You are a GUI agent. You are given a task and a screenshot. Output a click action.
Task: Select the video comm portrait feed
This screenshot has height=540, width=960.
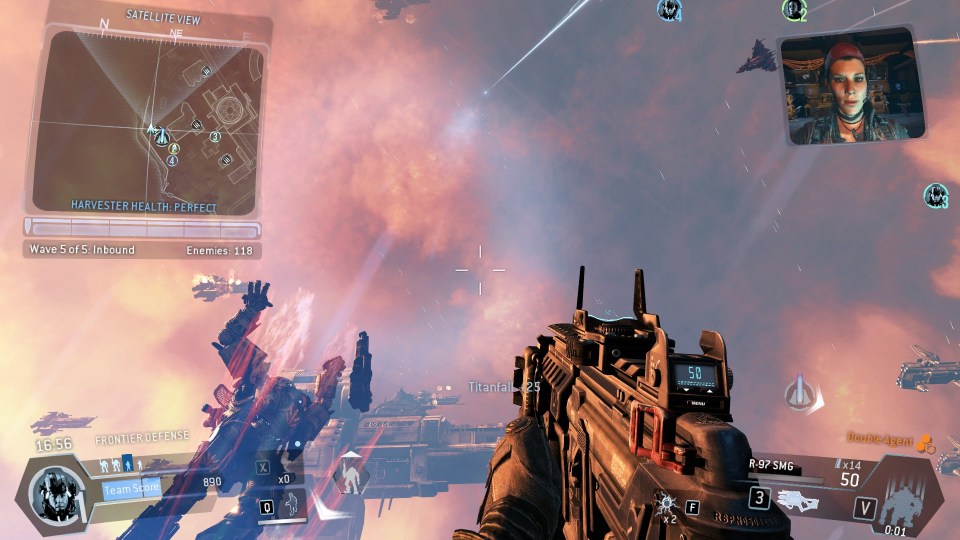point(850,86)
